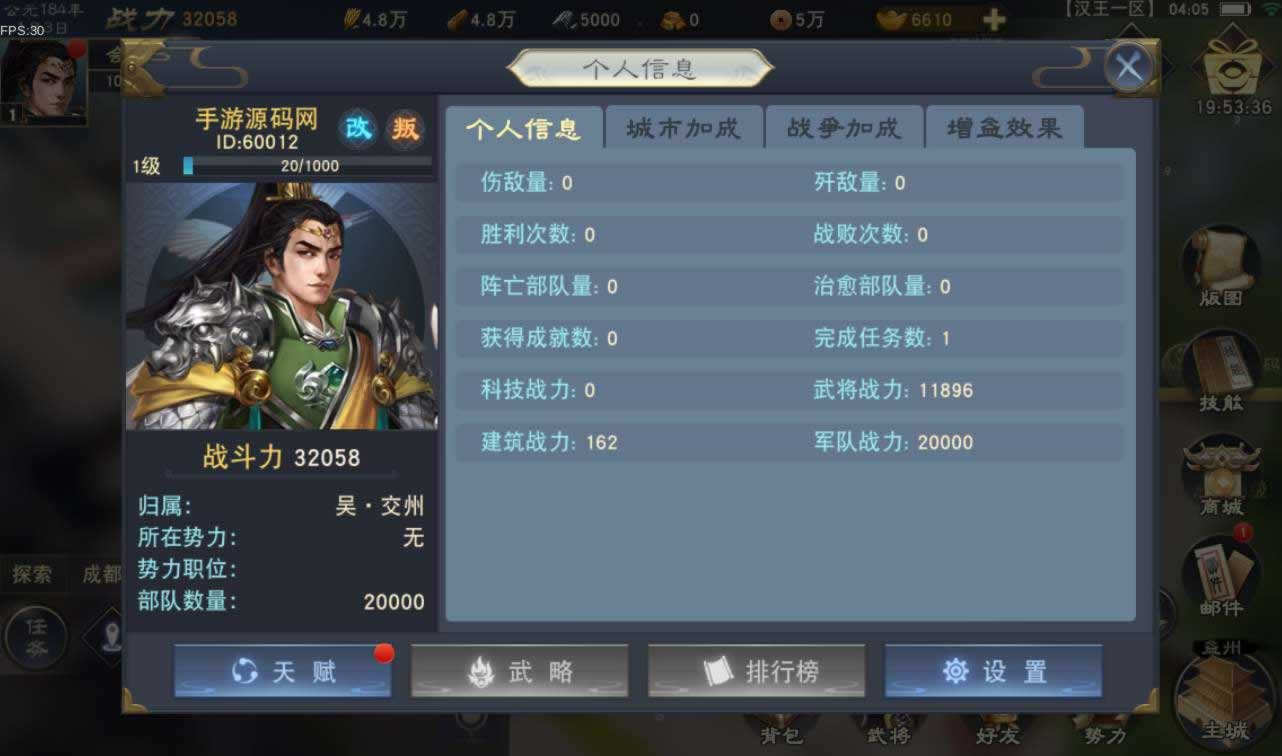The width and height of the screenshot is (1282, 756).
Task: Open the 商城 shop icon
Action: click(1221, 475)
